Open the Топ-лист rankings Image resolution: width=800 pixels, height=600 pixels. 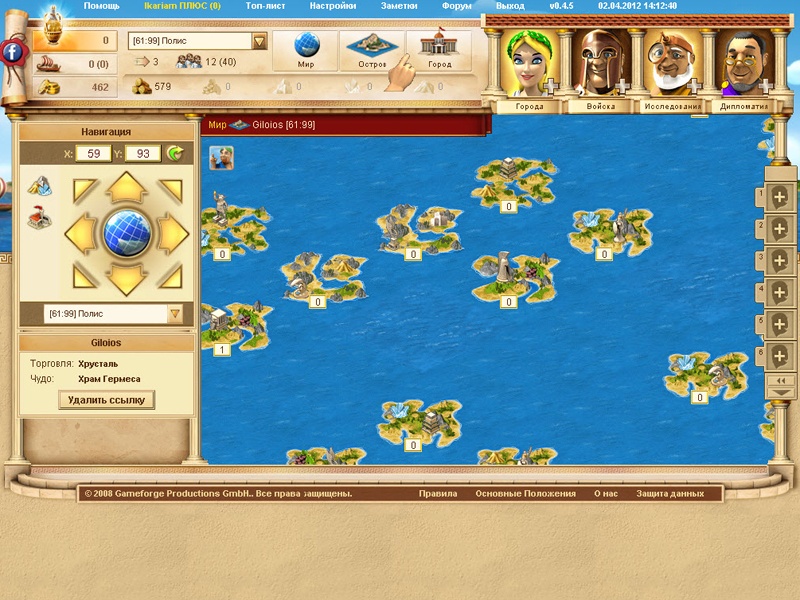click(x=266, y=5)
